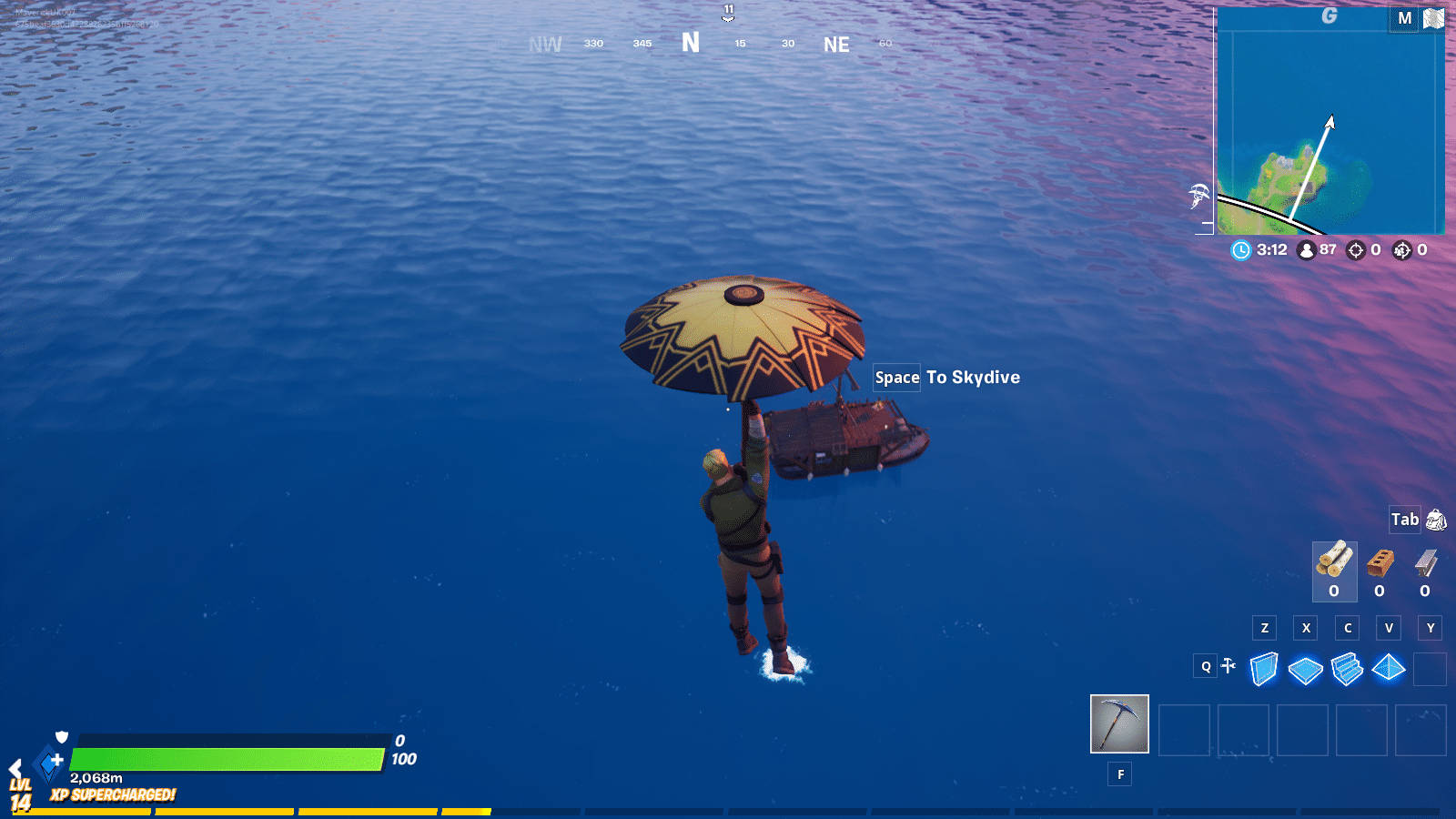Pick the pyramid roof building piece
This screenshot has width=1456, height=819.
pyautogui.click(x=1389, y=669)
